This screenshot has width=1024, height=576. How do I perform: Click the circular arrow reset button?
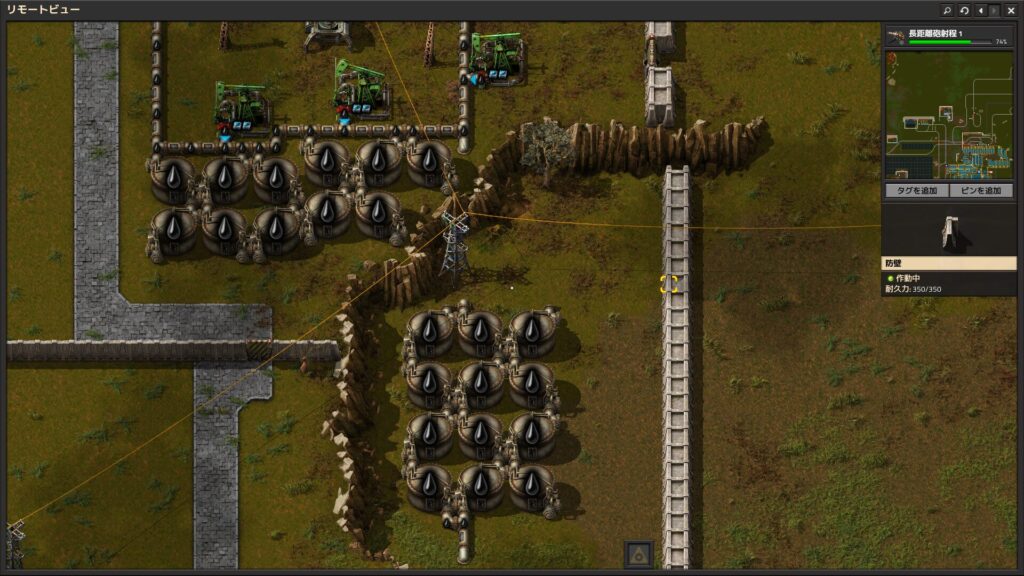[x=964, y=10]
